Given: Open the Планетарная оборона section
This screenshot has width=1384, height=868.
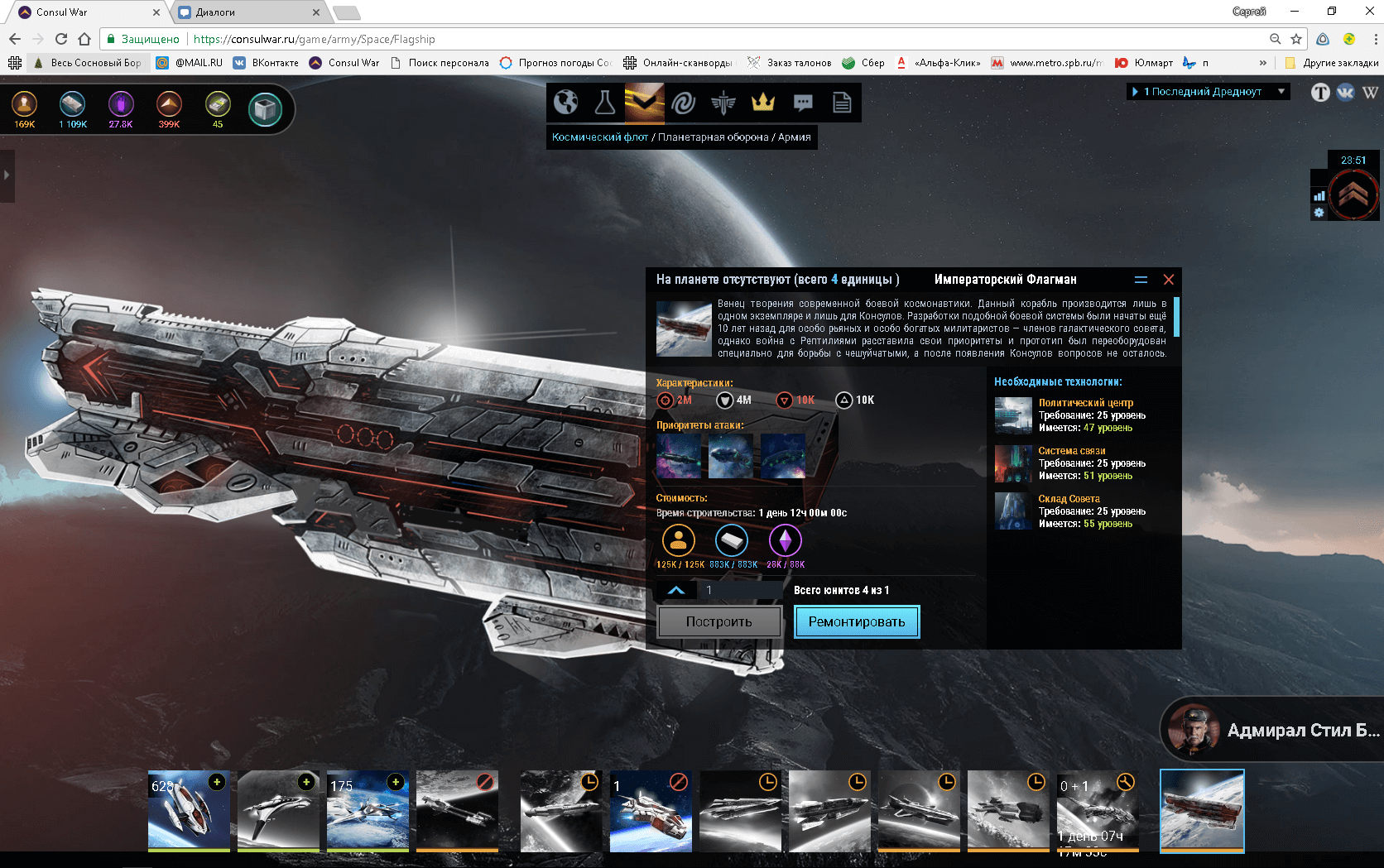Looking at the screenshot, I should point(713,137).
